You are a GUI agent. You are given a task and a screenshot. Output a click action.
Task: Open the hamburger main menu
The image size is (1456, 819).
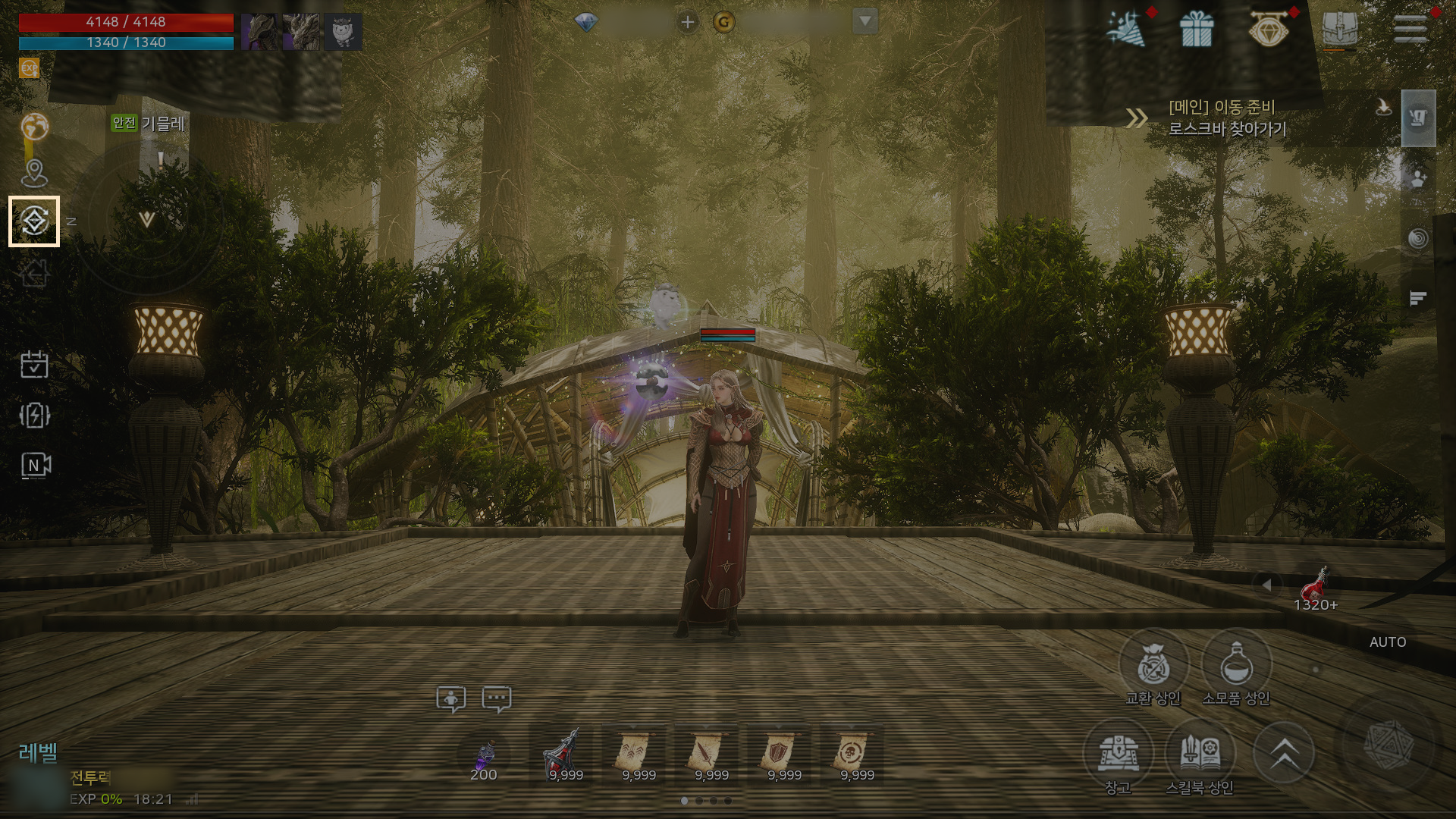(x=1410, y=29)
